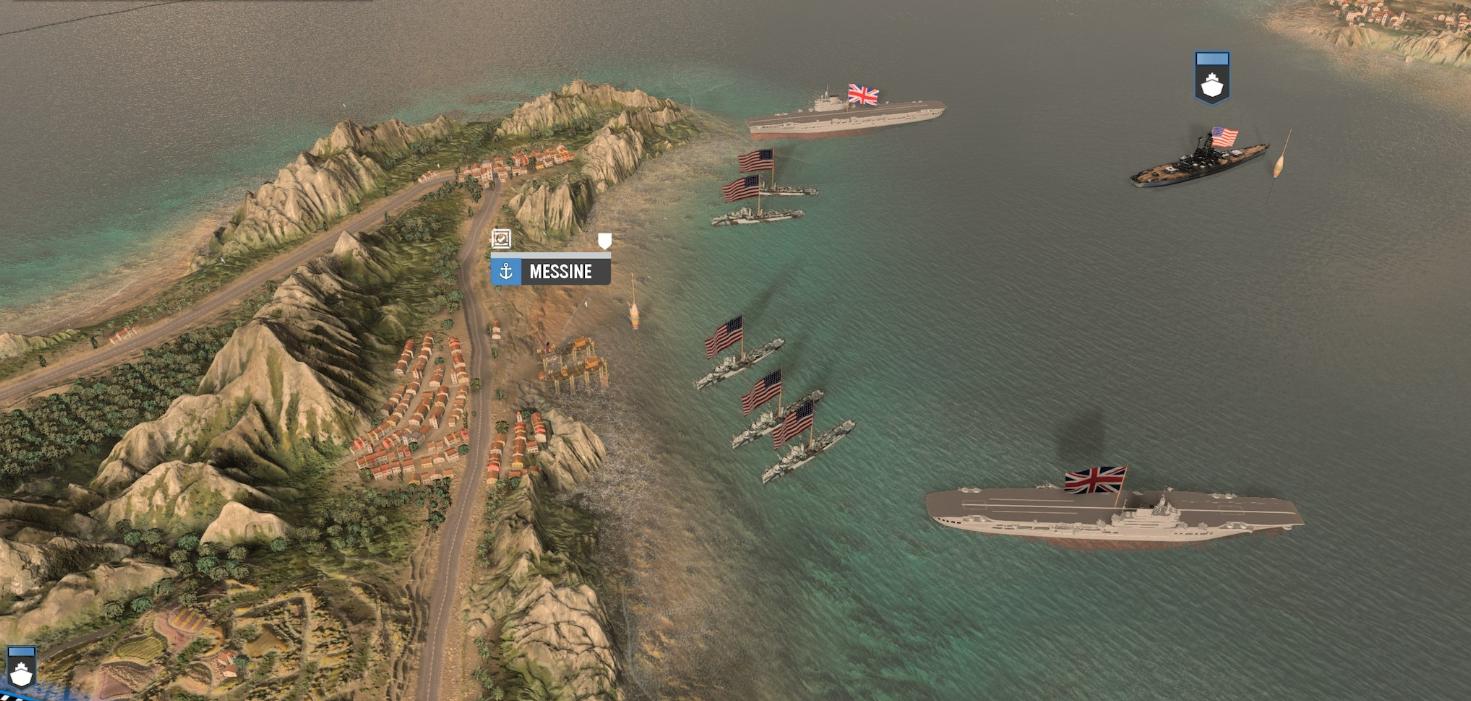
Task: Click the white shield marker above Messine
Action: click(x=604, y=240)
